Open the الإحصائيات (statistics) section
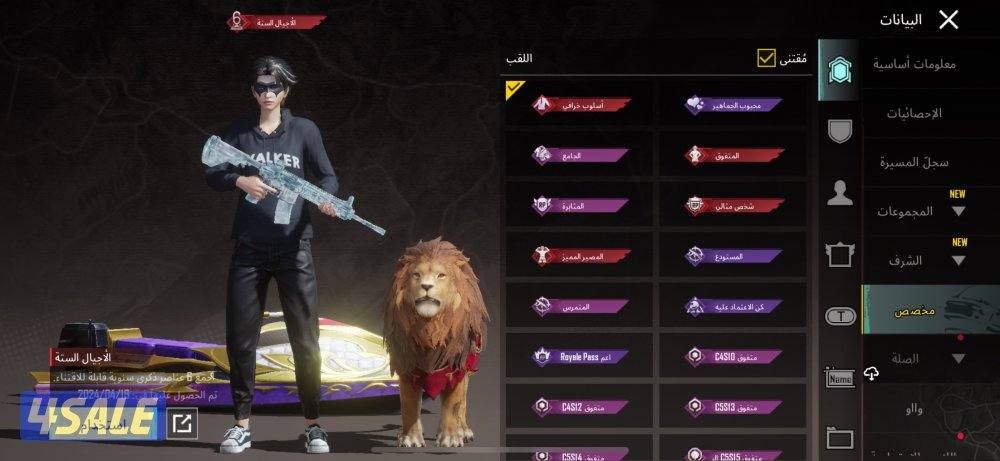Image resolution: width=1000 pixels, height=461 pixels. 915,113
